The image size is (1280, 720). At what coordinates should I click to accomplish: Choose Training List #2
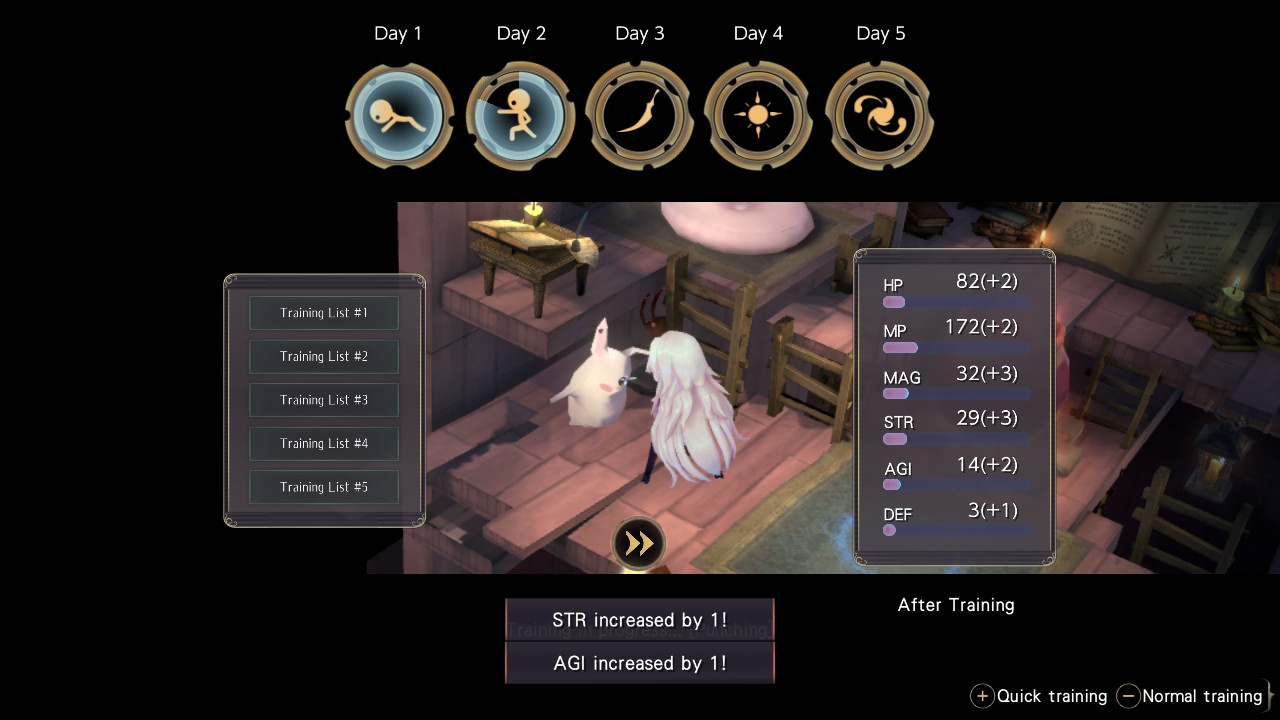click(324, 357)
